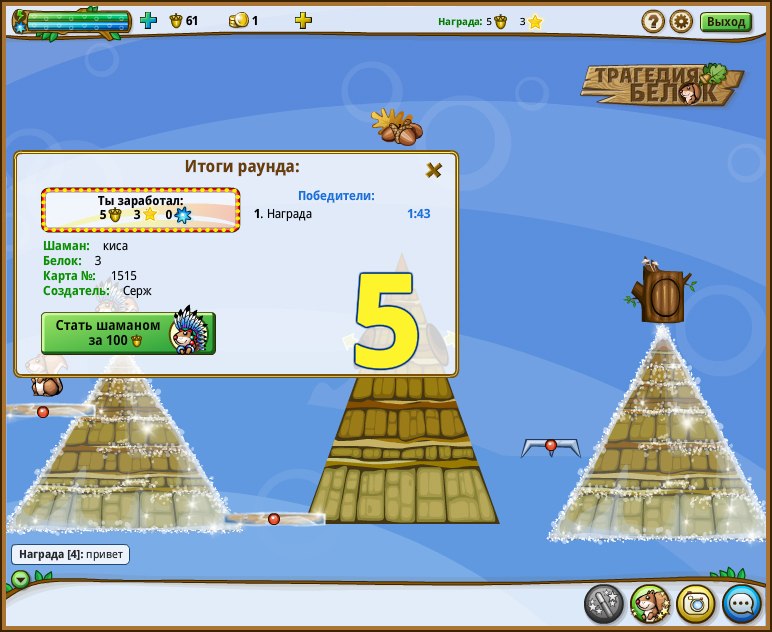Open help with the question mark icon

pyautogui.click(x=653, y=21)
